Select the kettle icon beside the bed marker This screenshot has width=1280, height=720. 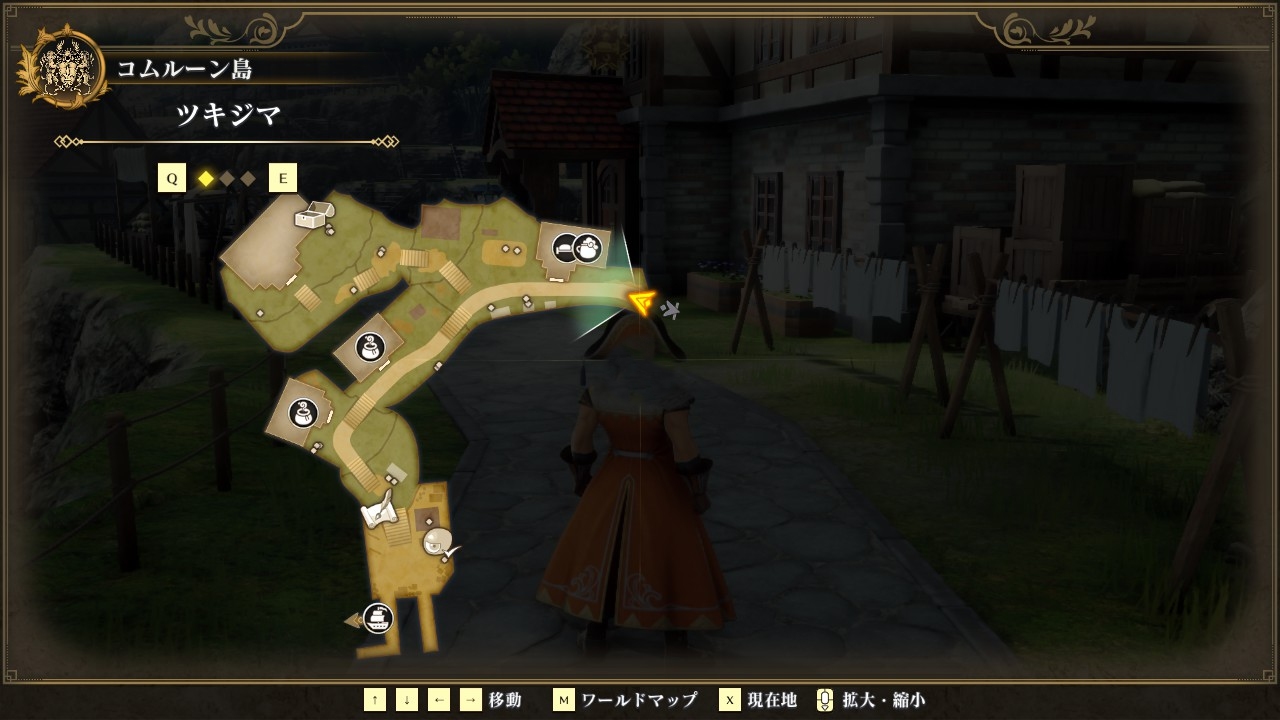click(588, 246)
